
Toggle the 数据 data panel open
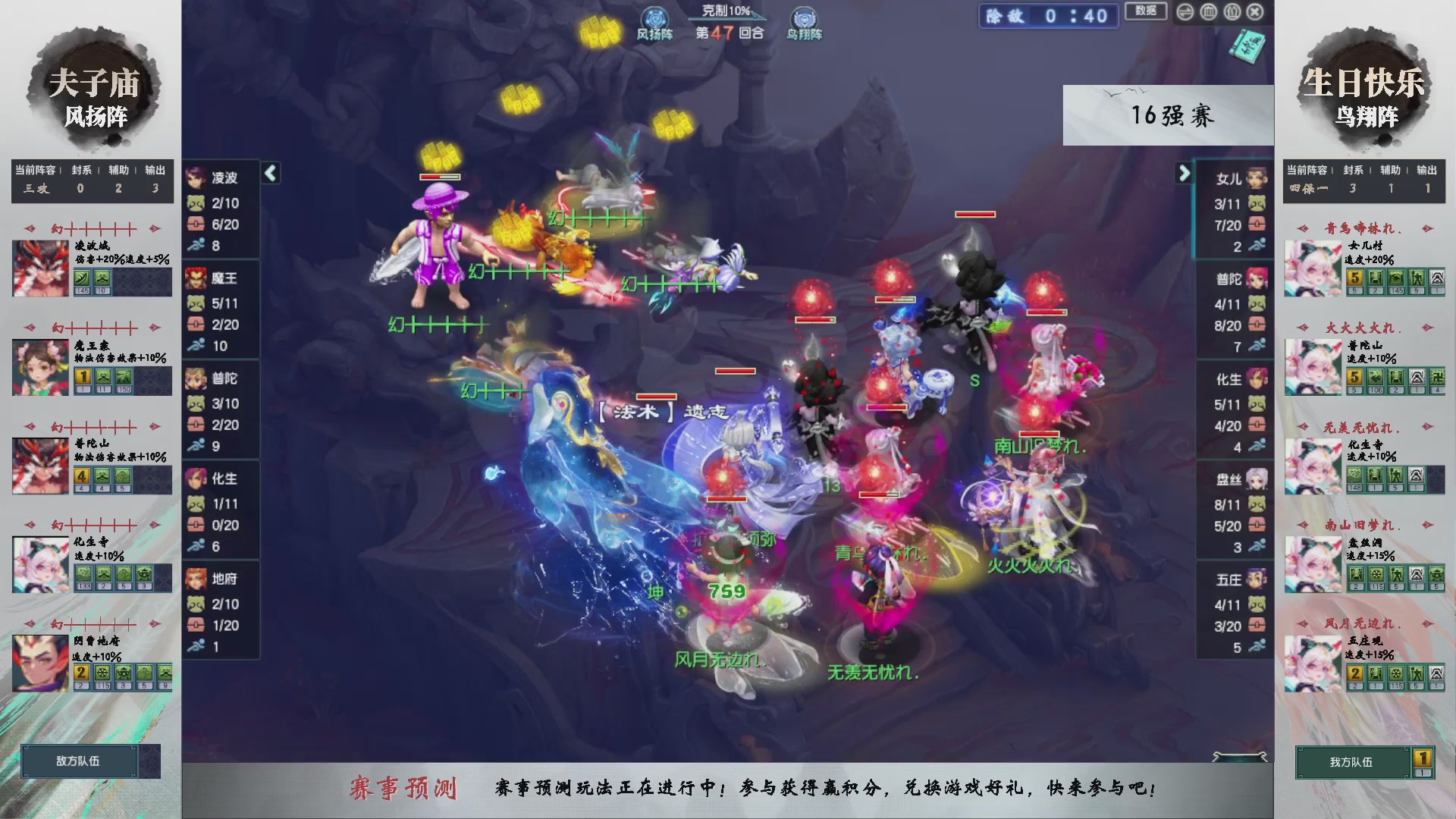(x=1145, y=12)
